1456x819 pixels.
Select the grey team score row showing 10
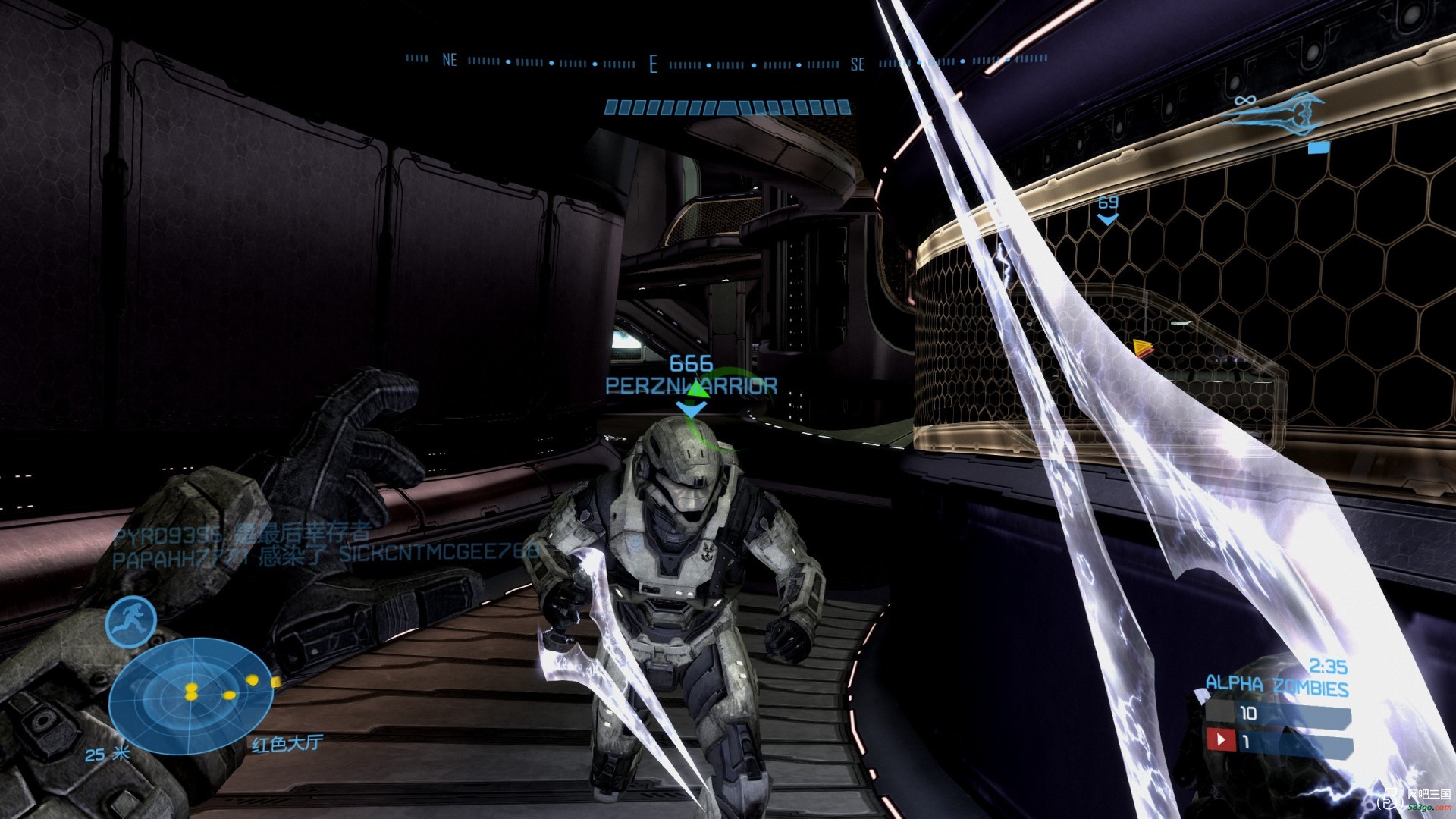1278,714
